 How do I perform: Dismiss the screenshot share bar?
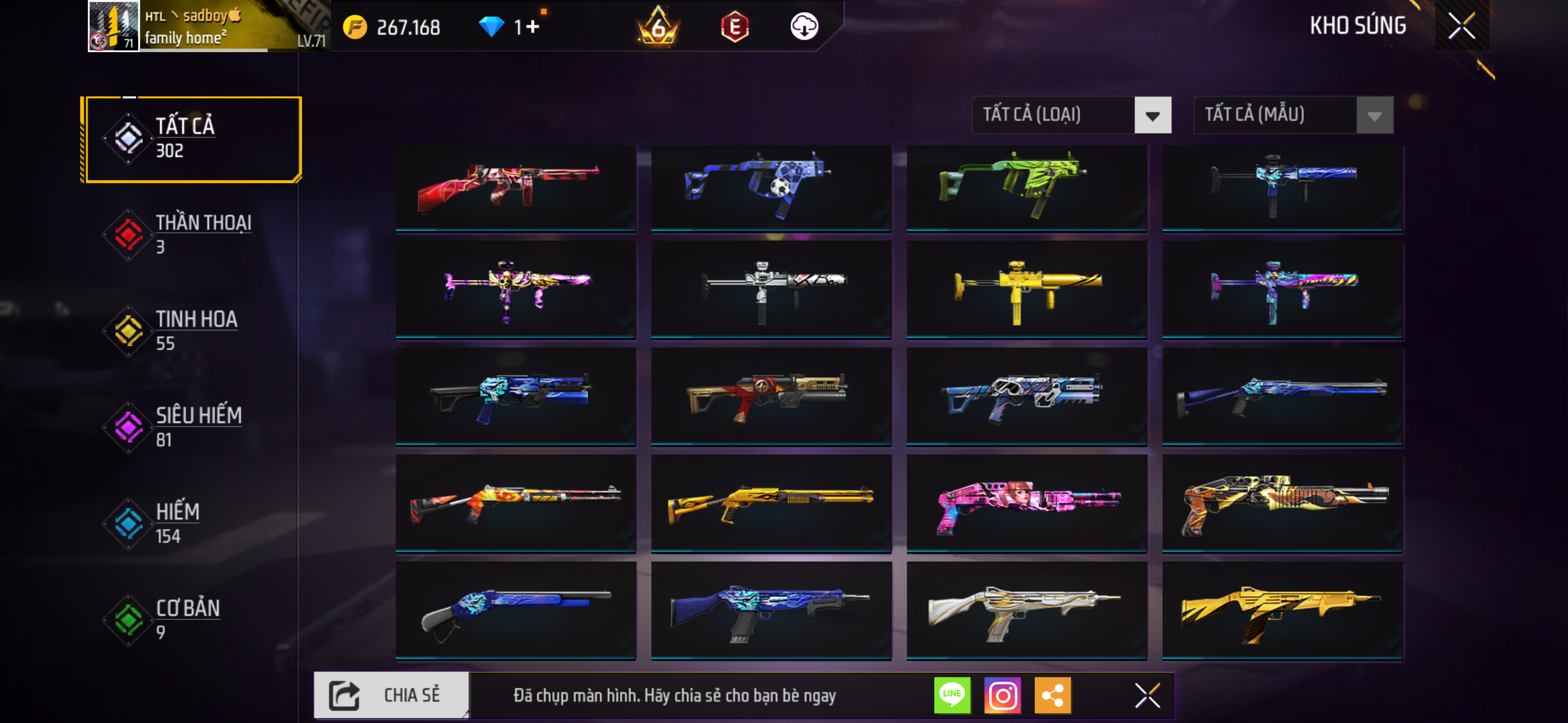pos(1147,695)
